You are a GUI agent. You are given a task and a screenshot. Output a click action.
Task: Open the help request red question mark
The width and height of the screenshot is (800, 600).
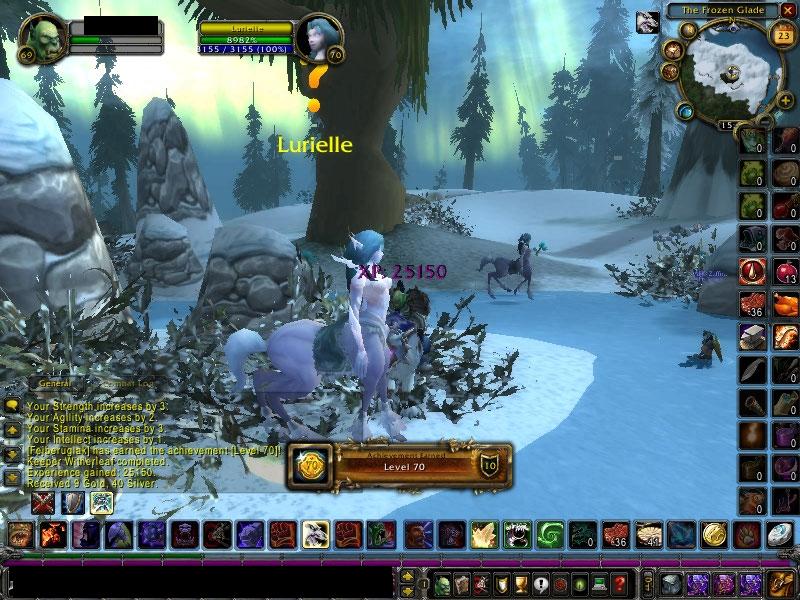coord(620,583)
